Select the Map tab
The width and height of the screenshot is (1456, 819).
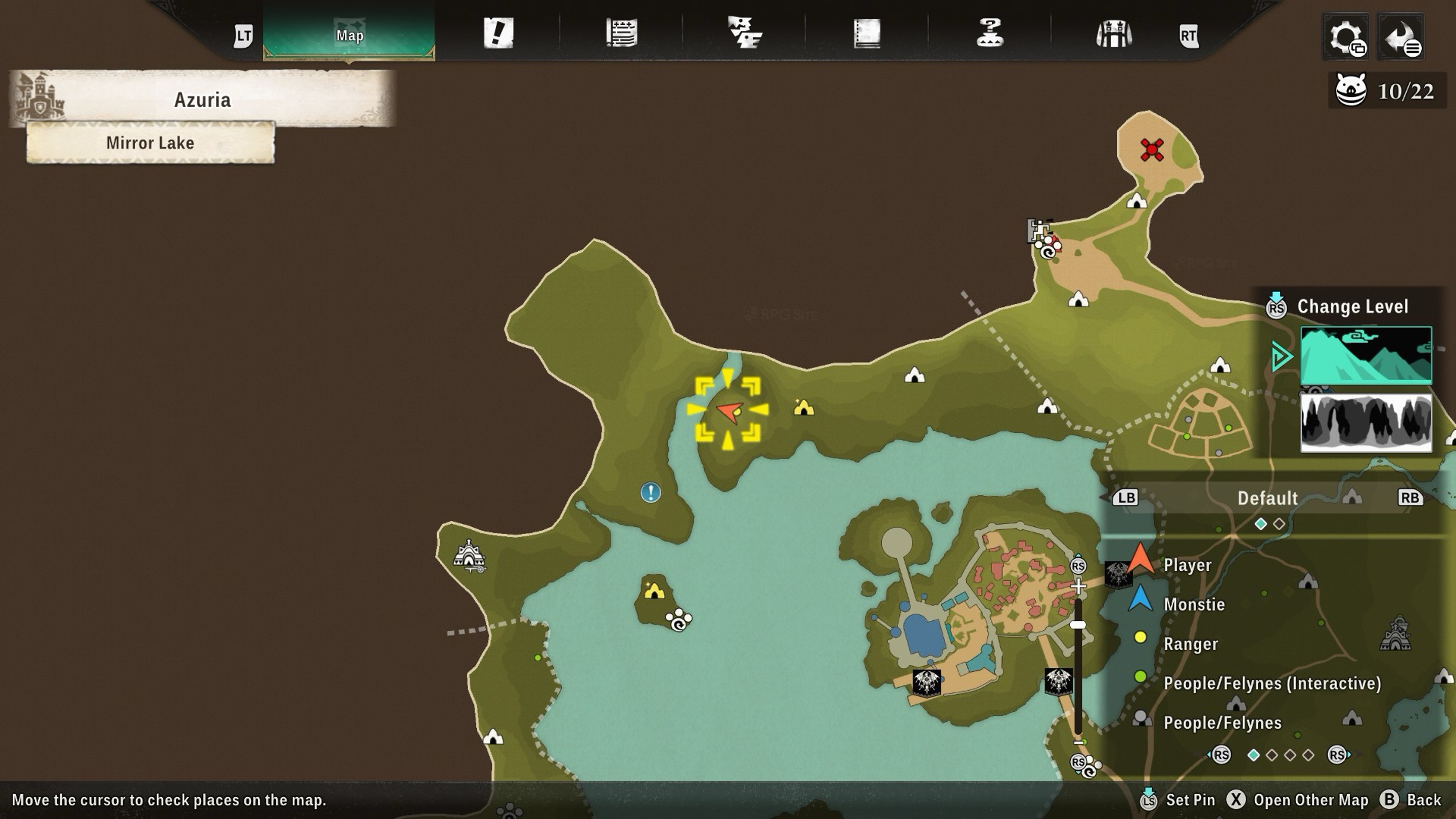349,35
